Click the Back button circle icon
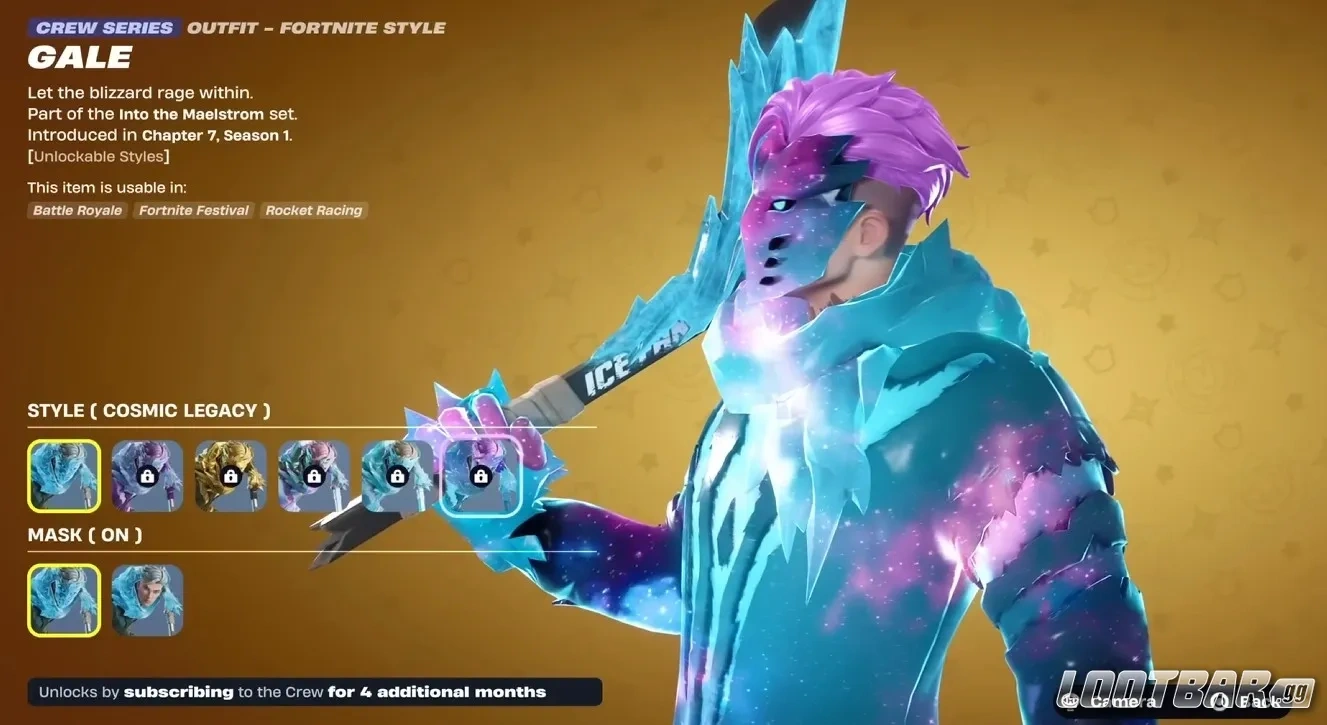Screen dimensions: 1327x725 point(1218,702)
